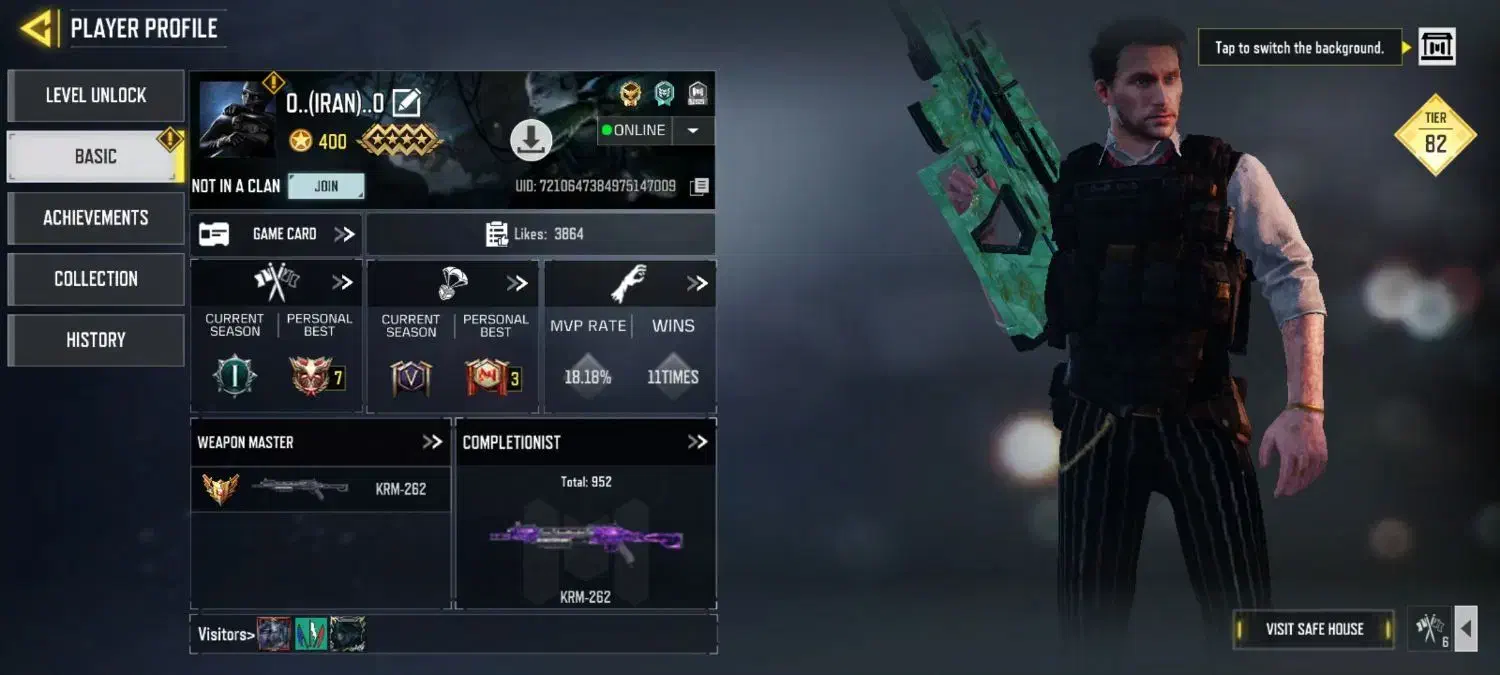Screen dimensions: 1500x675
Task: Expand the Weapon Master section
Action: (432, 442)
